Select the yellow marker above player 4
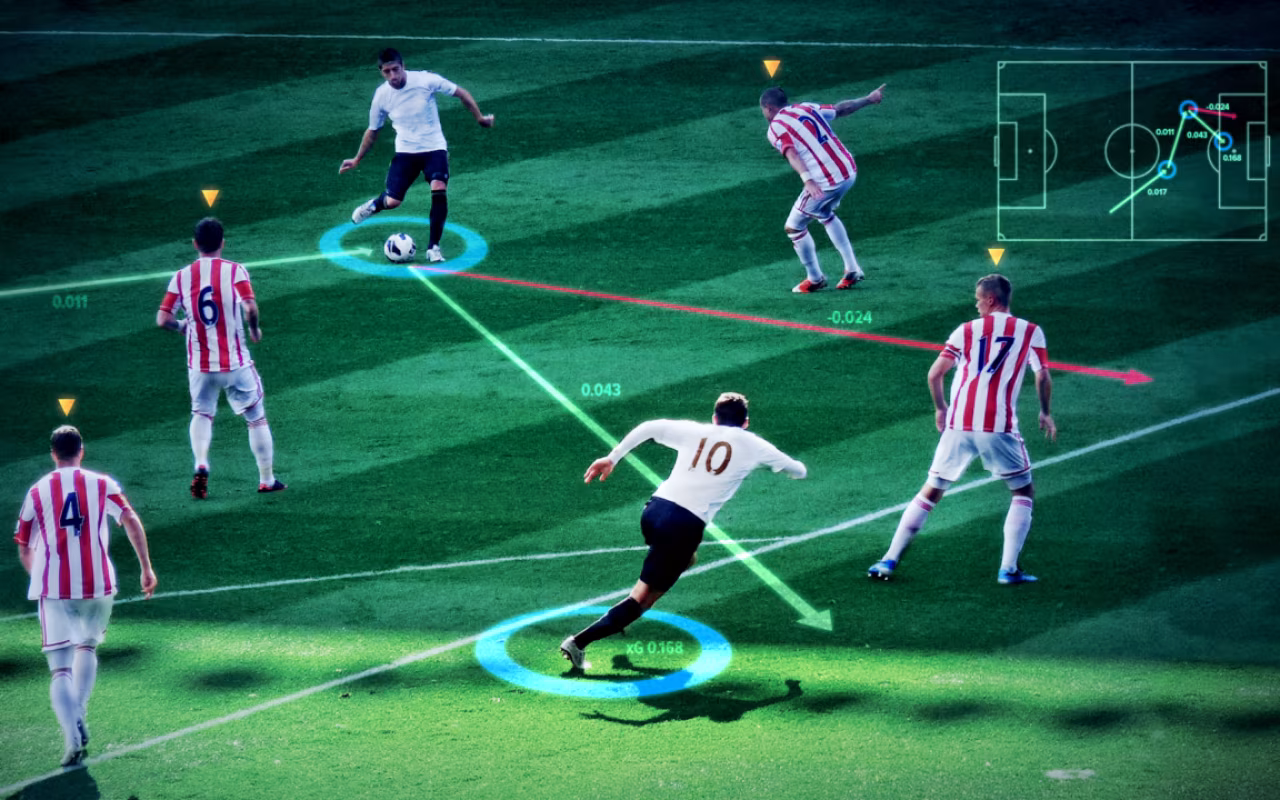Viewport: 1280px width, 800px height. click(x=66, y=406)
